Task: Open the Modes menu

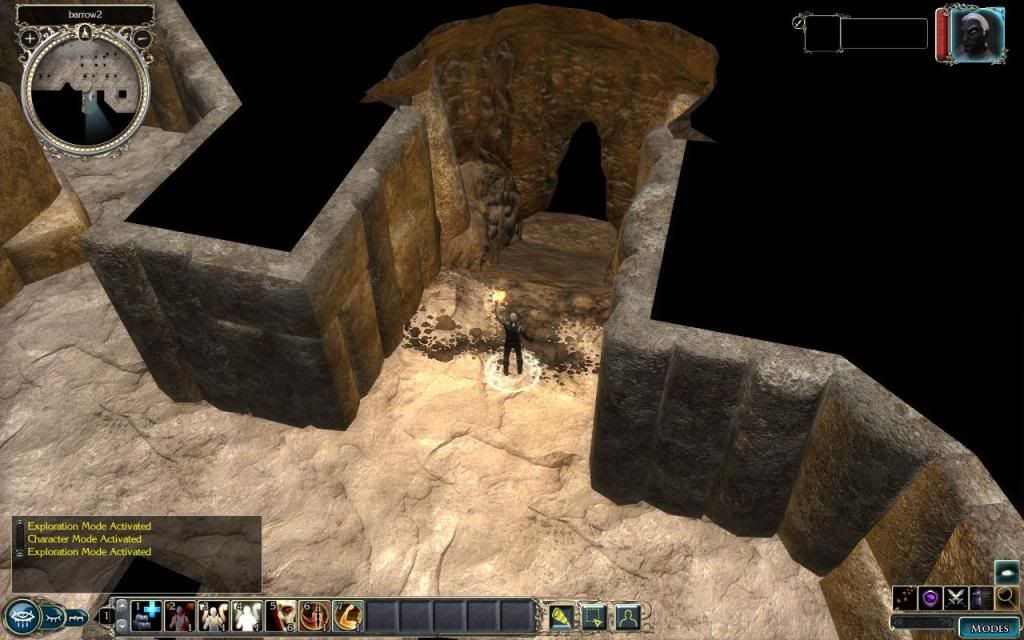Action: pyautogui.click(x=987, y=628)
